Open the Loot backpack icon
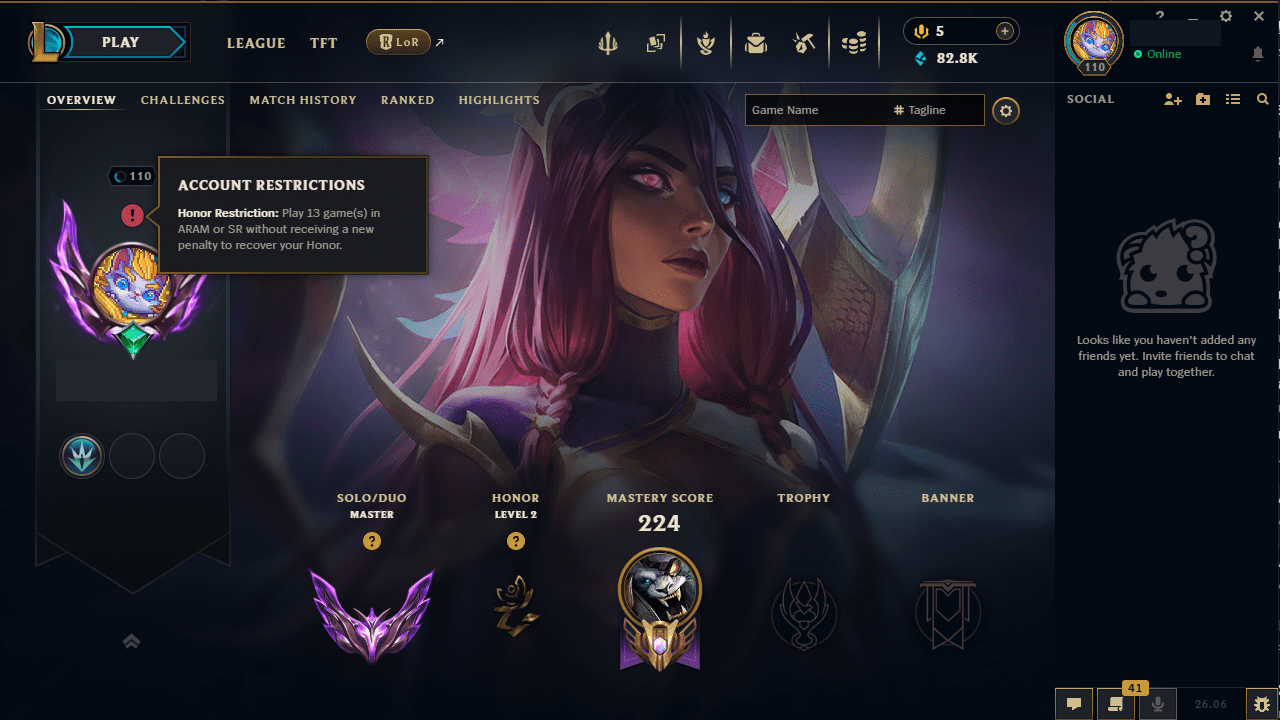 point(756,43)
